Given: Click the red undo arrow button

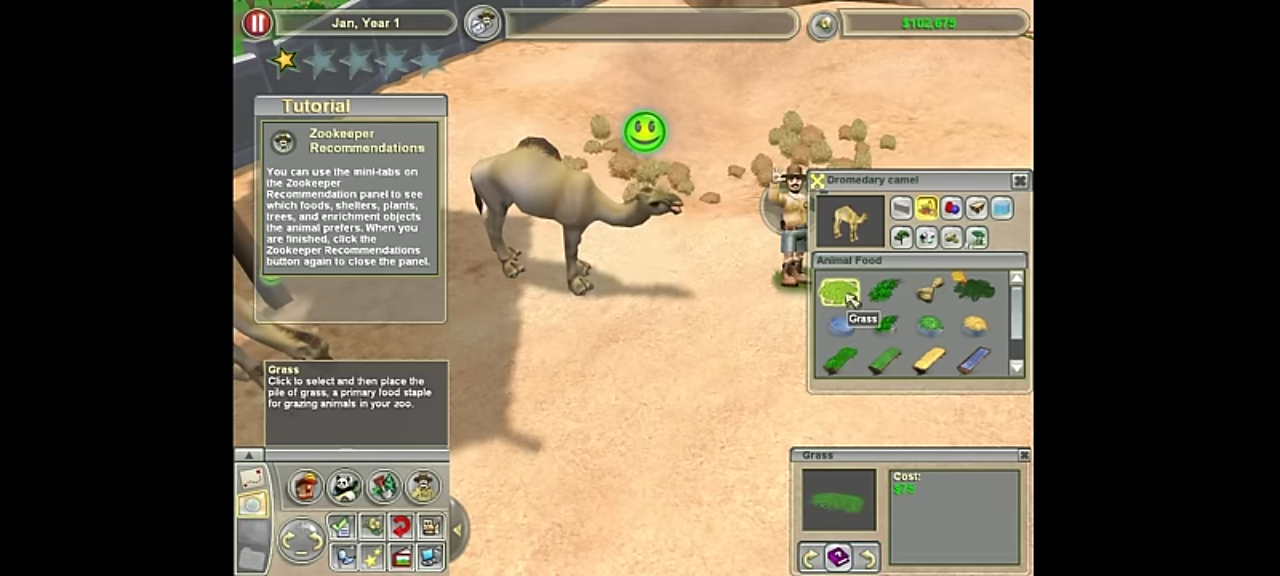Looking at the screenshot, I should click(401, 526).
